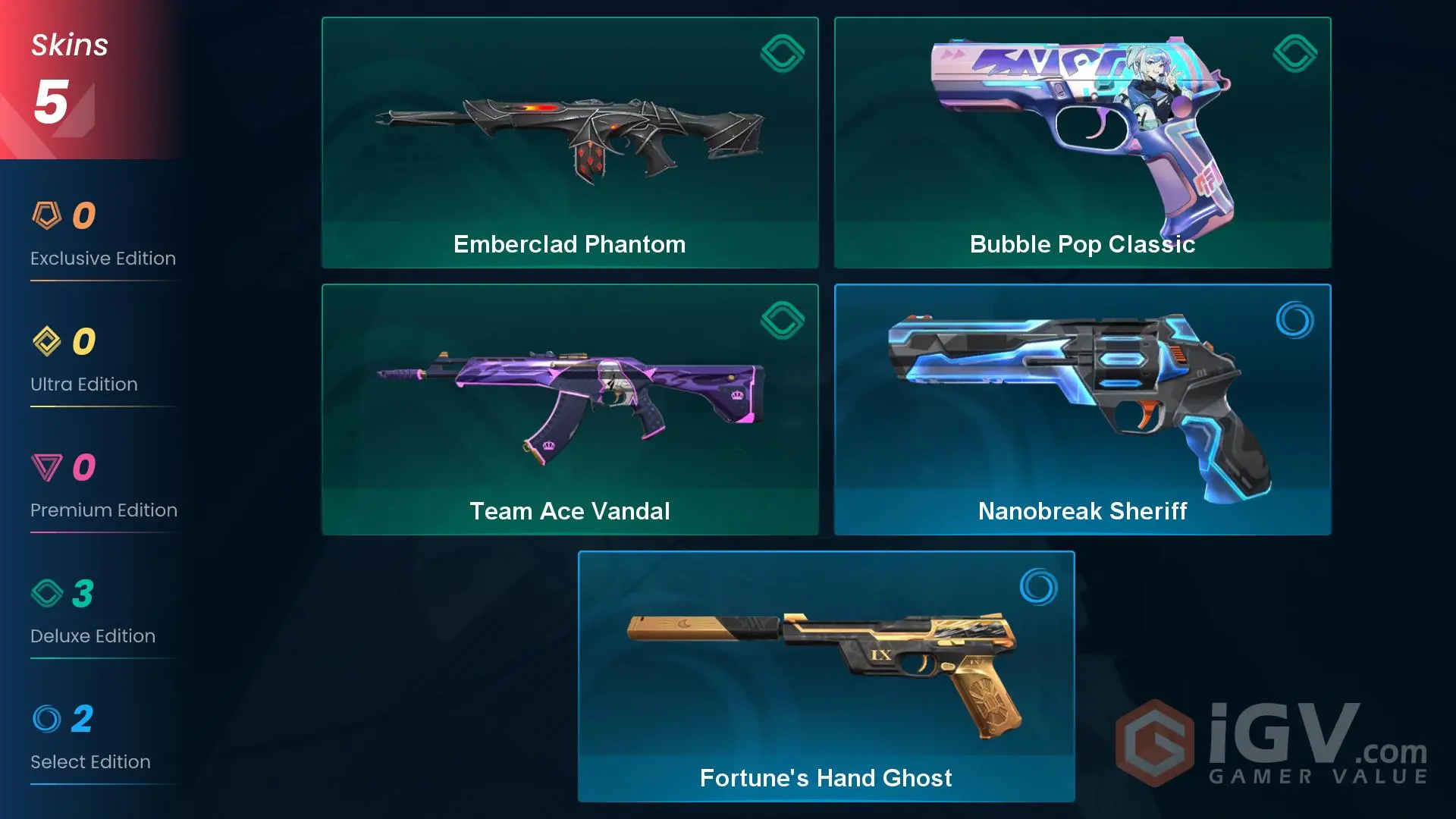
Task: Click the Deluxe badge on Emberclad Phantom card
Action: [x=782, y=53]
